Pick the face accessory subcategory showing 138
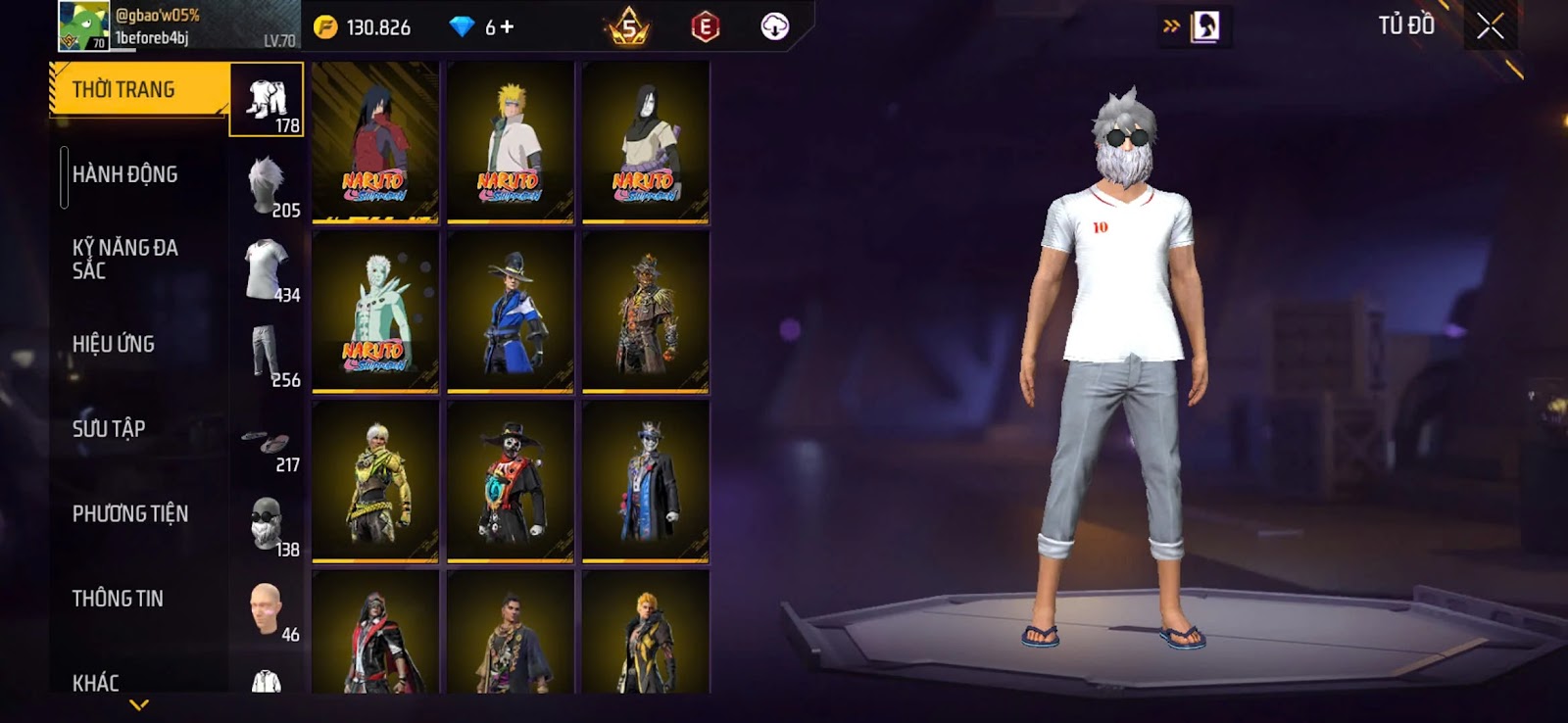1568x723 pixels. 267,524
